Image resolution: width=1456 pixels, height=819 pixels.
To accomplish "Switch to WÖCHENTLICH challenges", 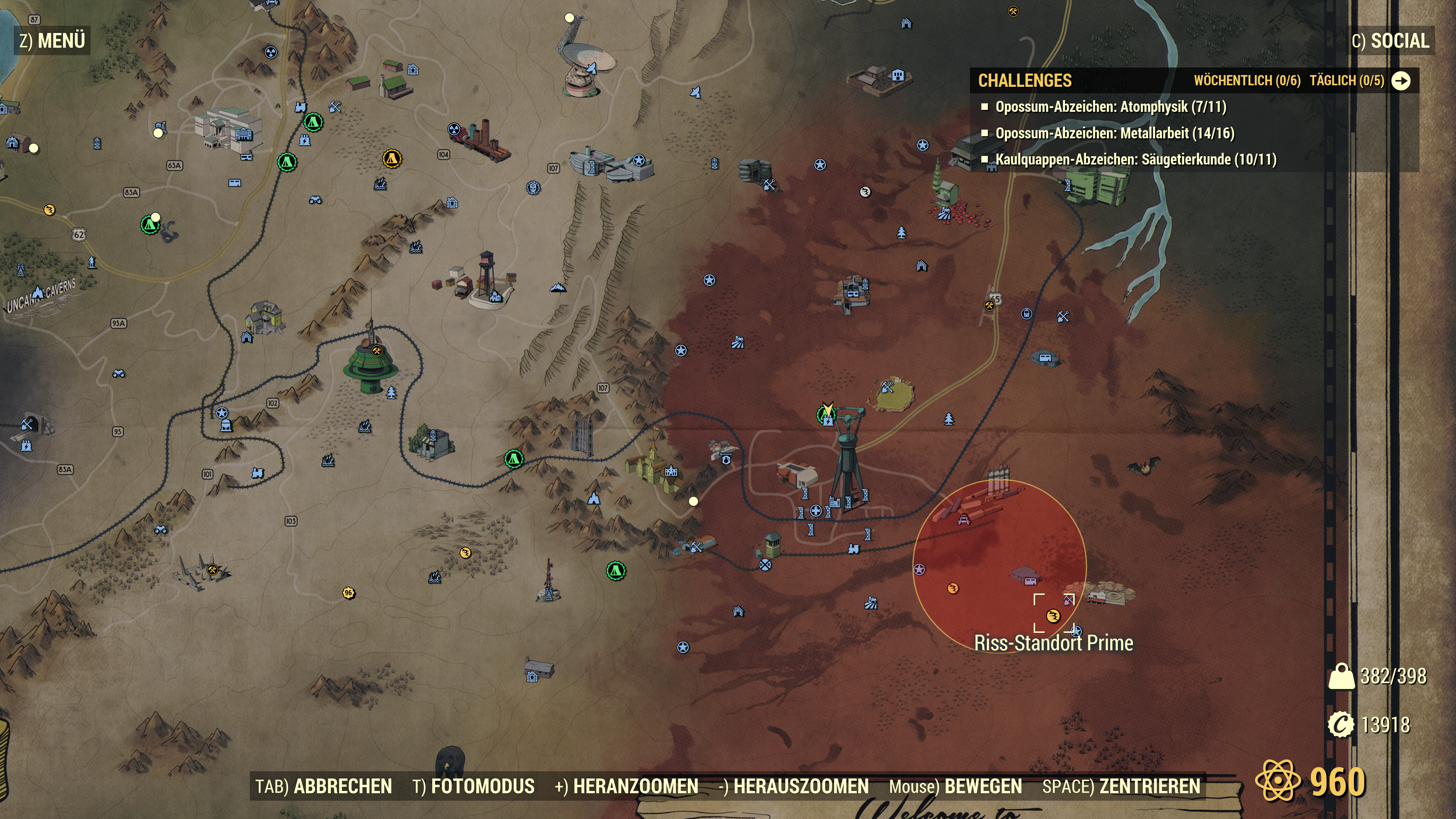I will click(x=1247, y=81).
